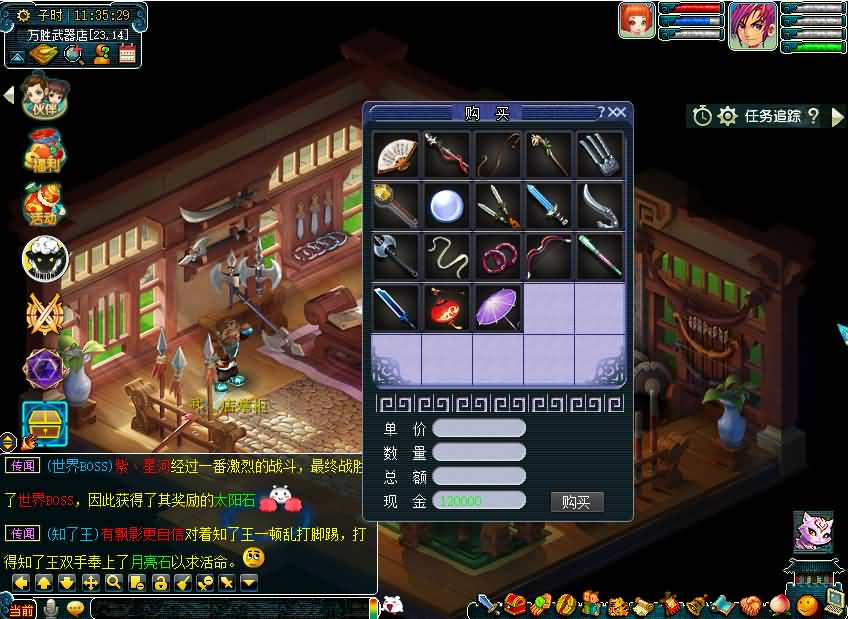This screenshot has width=848, height=619.
Task: Expand the 任务追踪 quest tracker arrow
Action: [838, 116]
